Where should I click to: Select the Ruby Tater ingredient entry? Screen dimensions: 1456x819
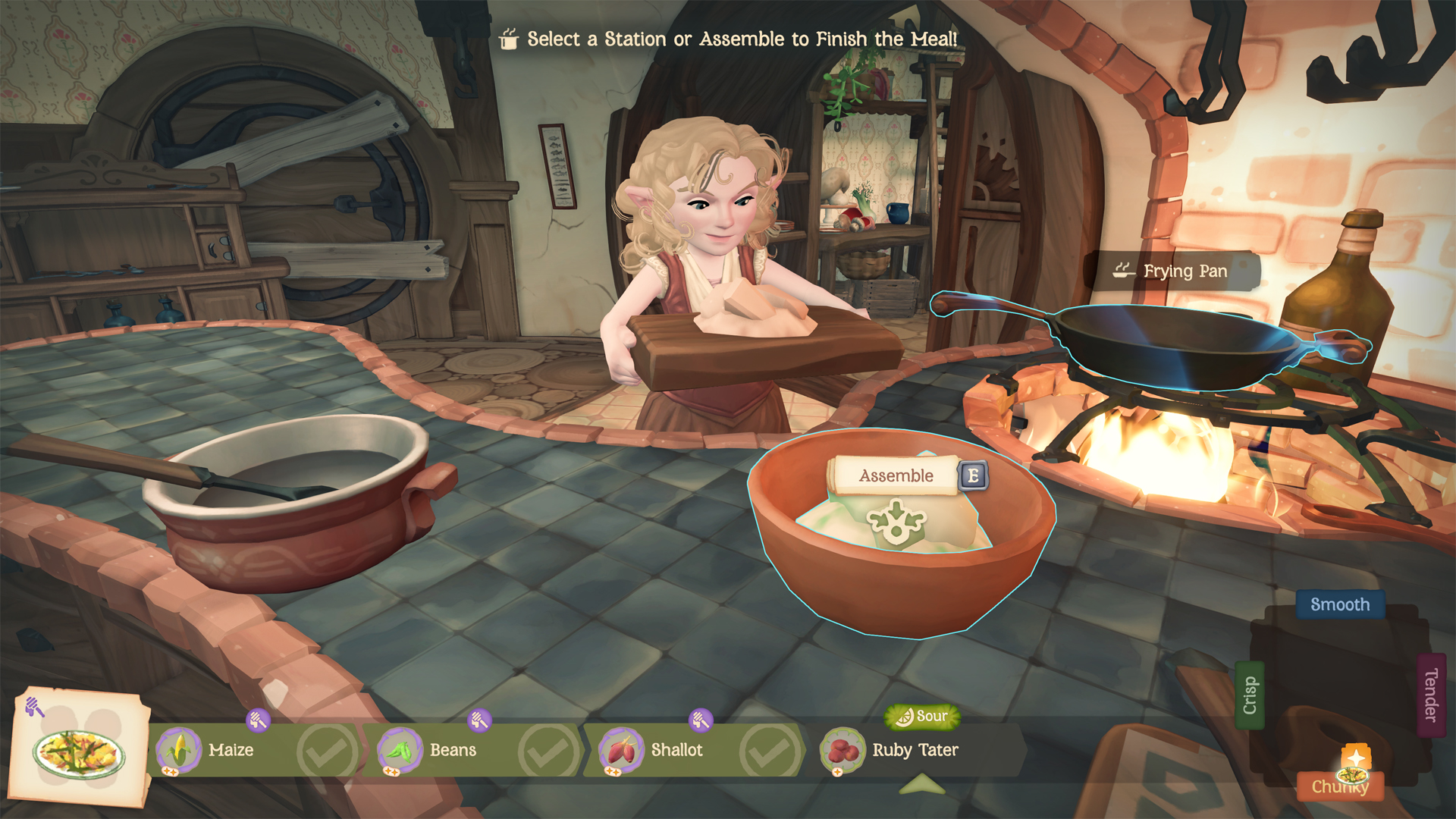click(x=915, y=750)
